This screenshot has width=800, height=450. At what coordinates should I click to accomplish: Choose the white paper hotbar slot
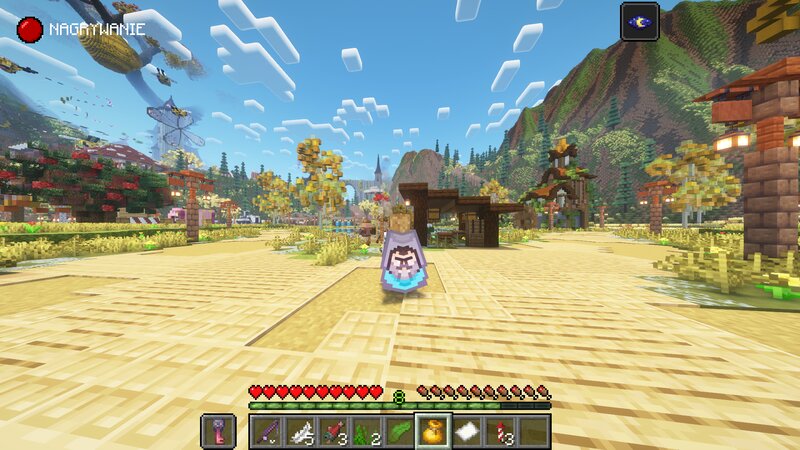pyautogui.click(x=467, y=431)
